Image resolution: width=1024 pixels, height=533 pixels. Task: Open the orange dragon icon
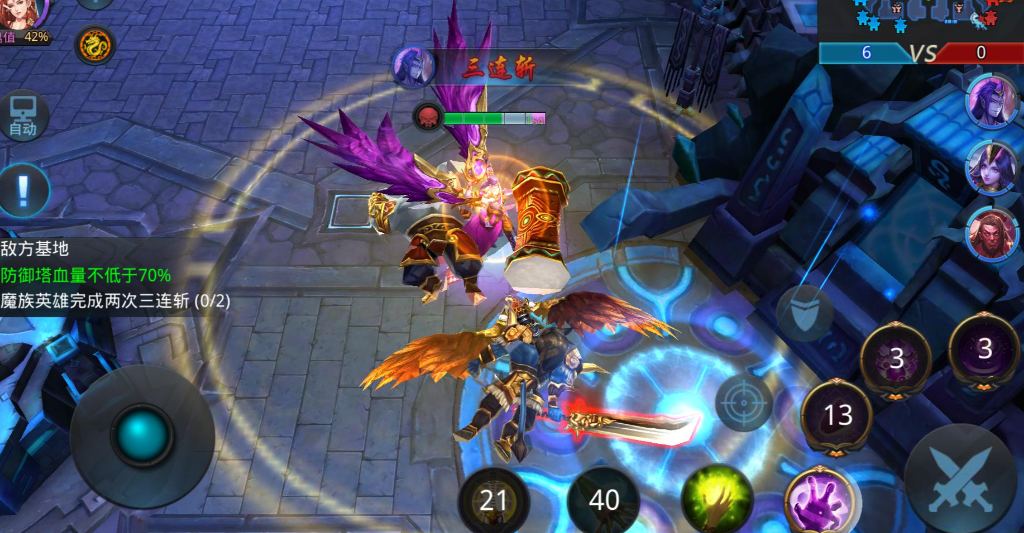point(95,45)
